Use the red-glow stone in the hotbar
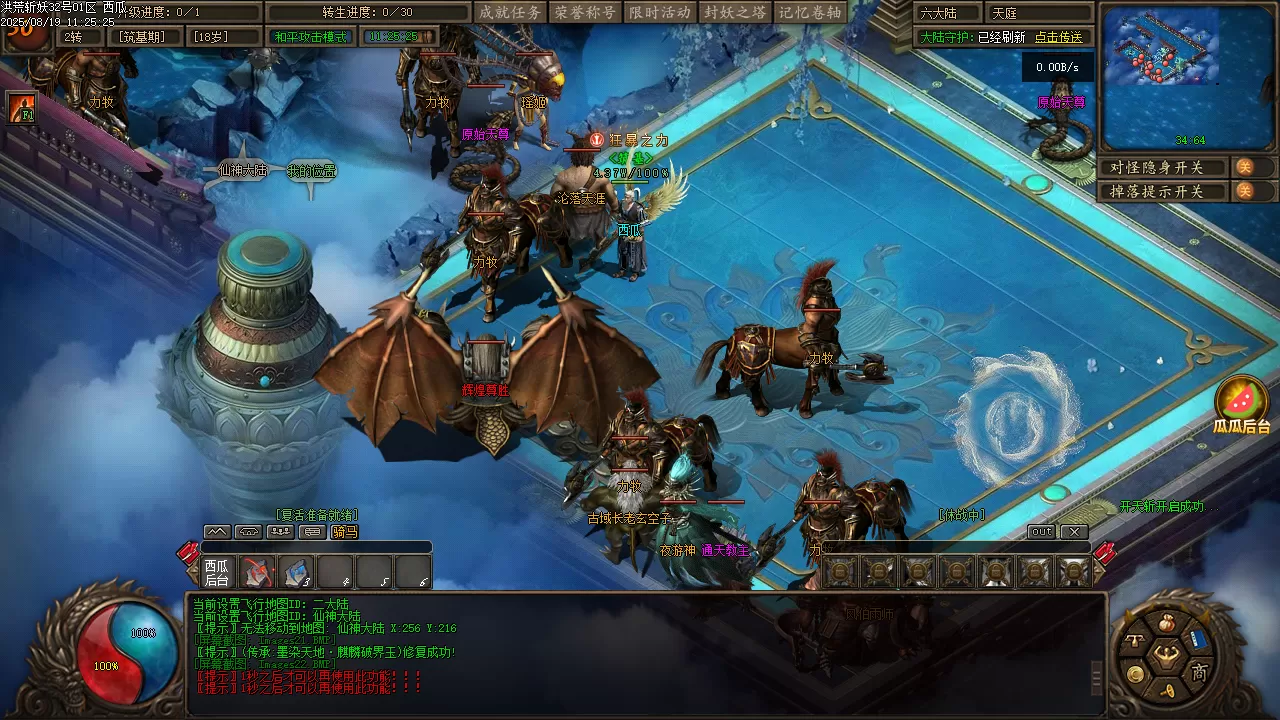The height and width of the screenshot is (720, 1280). pyautogui.click(x=258, y=573)
